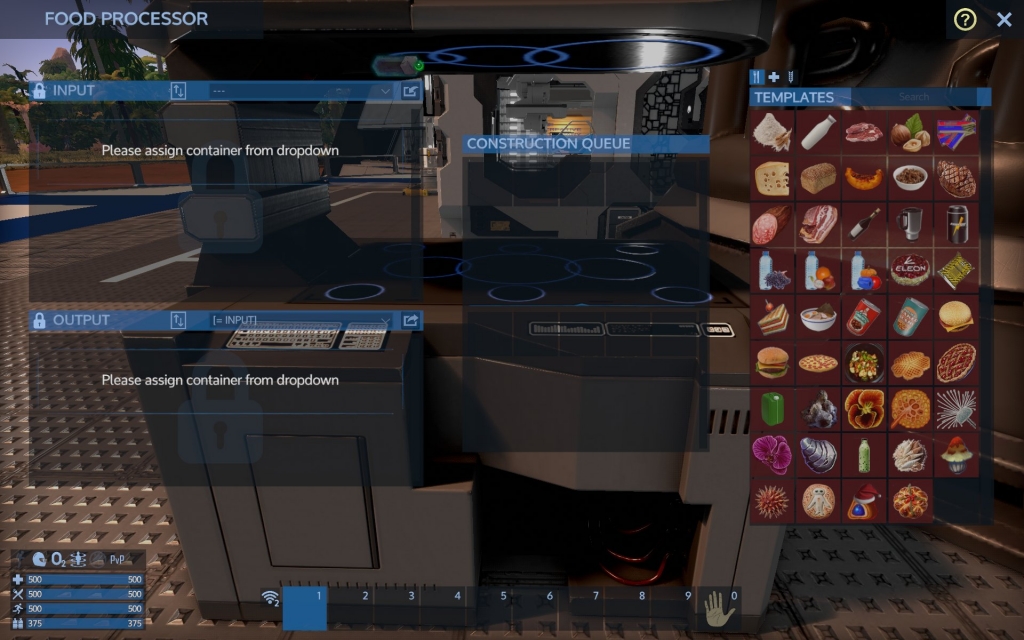The width and height of the screenshot is (1024, 640).
Task: Pick the purple orchid template
Action: point(772,454)
